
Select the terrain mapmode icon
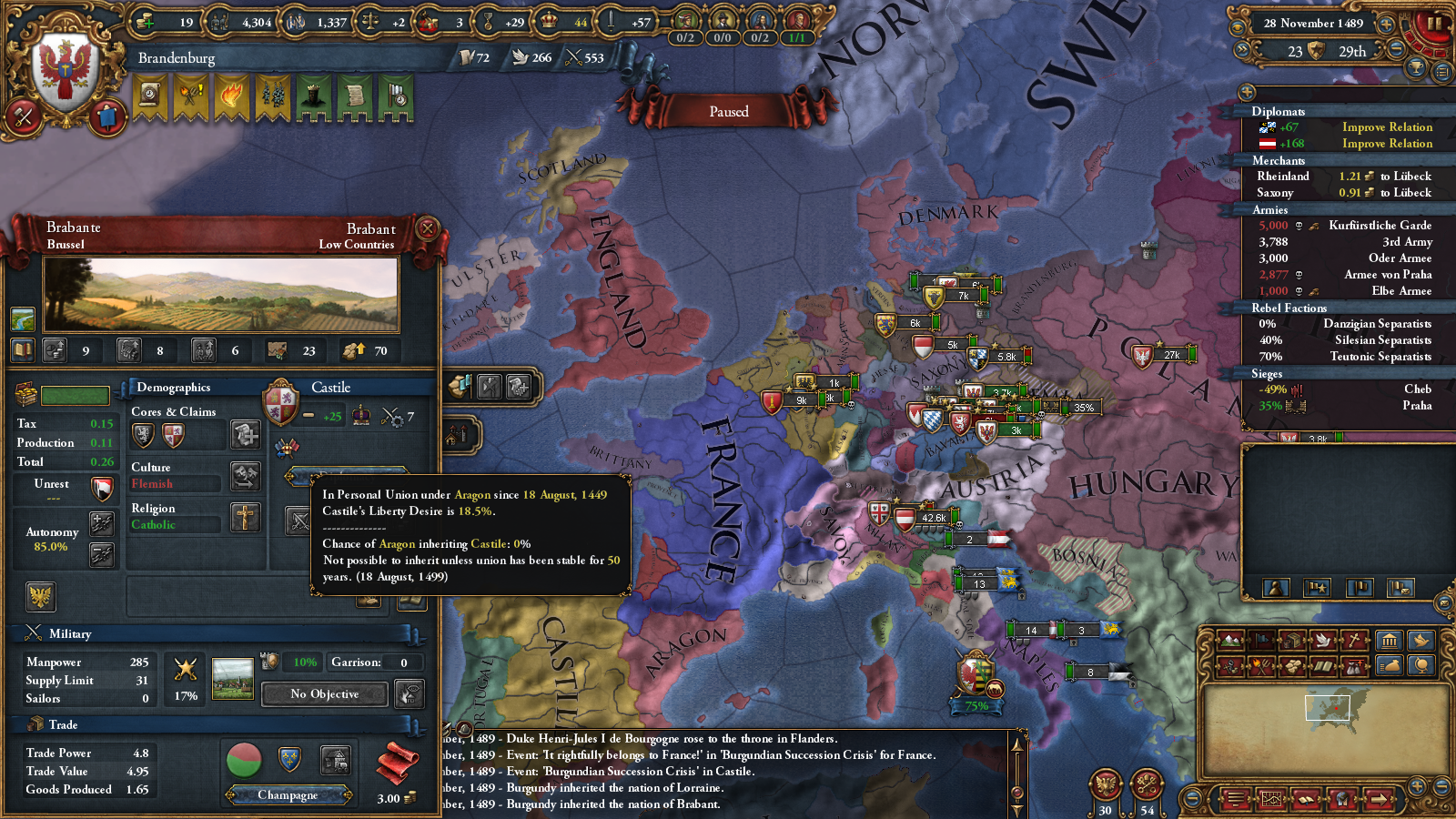click(1230, 642)
